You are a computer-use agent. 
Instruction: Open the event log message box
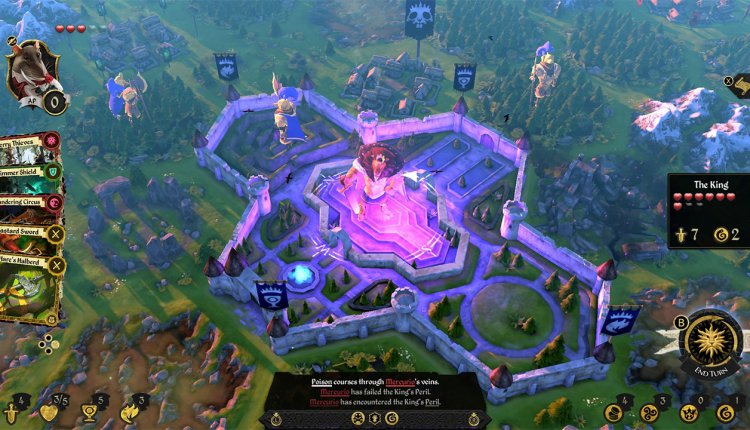click(x=375, y=394)
